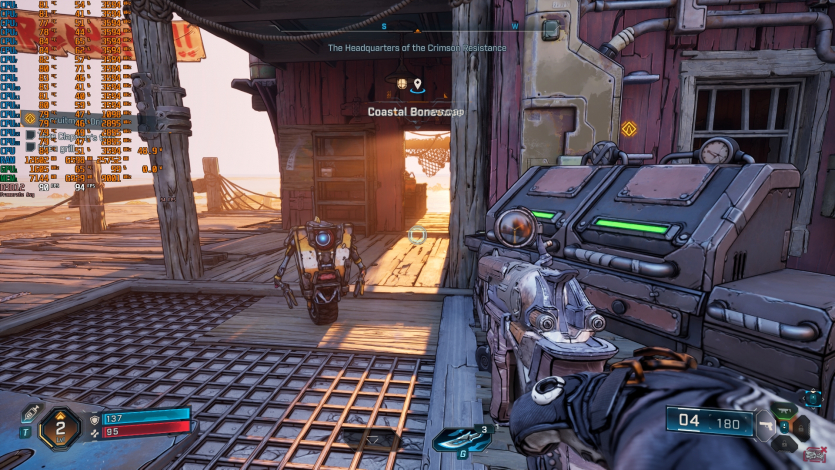This screenshot has height=470, width=835.
Task: Select the orange objective waypoint diamond marker
Action: [x=629, y=128]
